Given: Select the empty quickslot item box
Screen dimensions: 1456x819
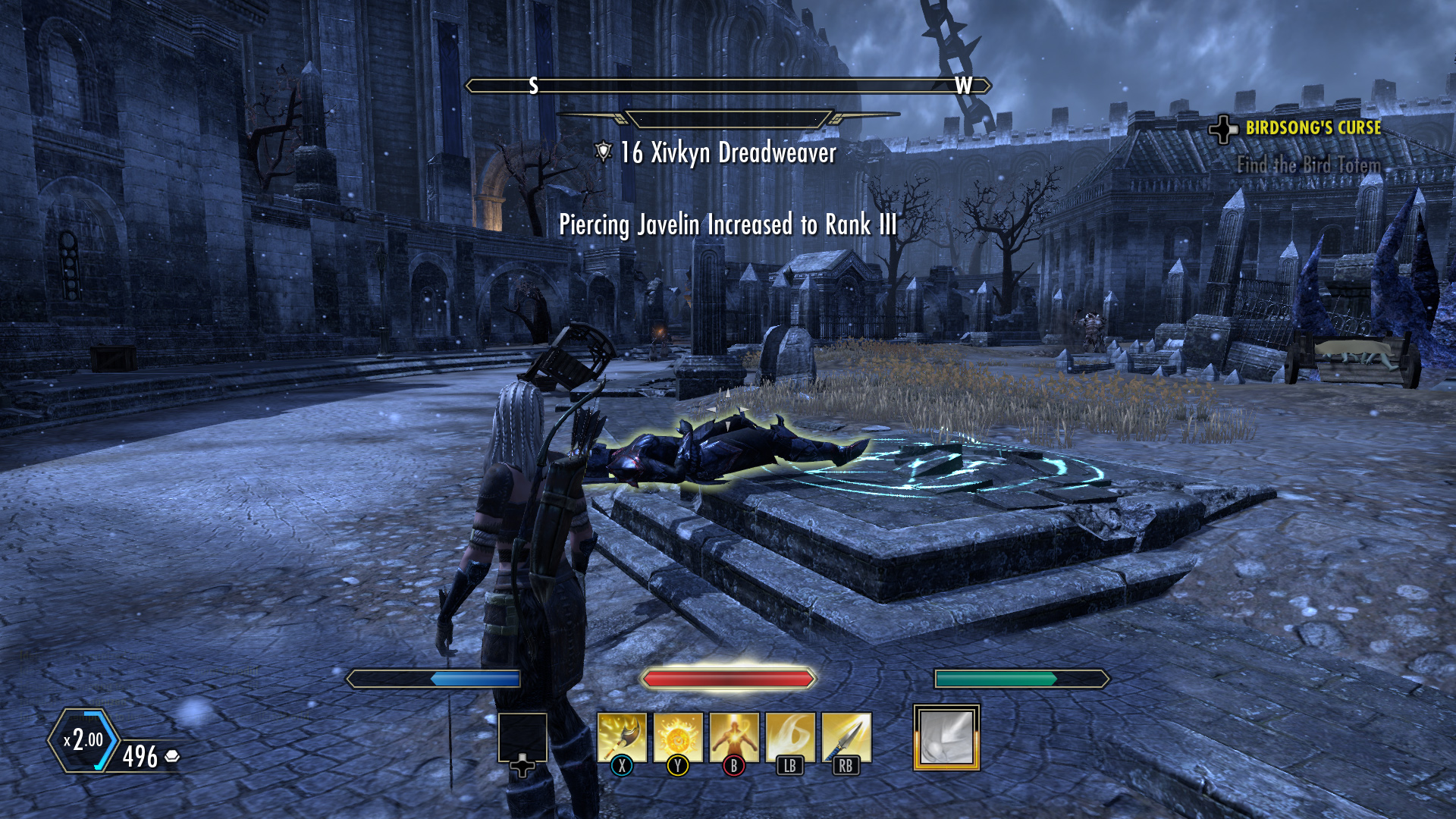Looking at the screenshot, I should [x=522, y=737].
